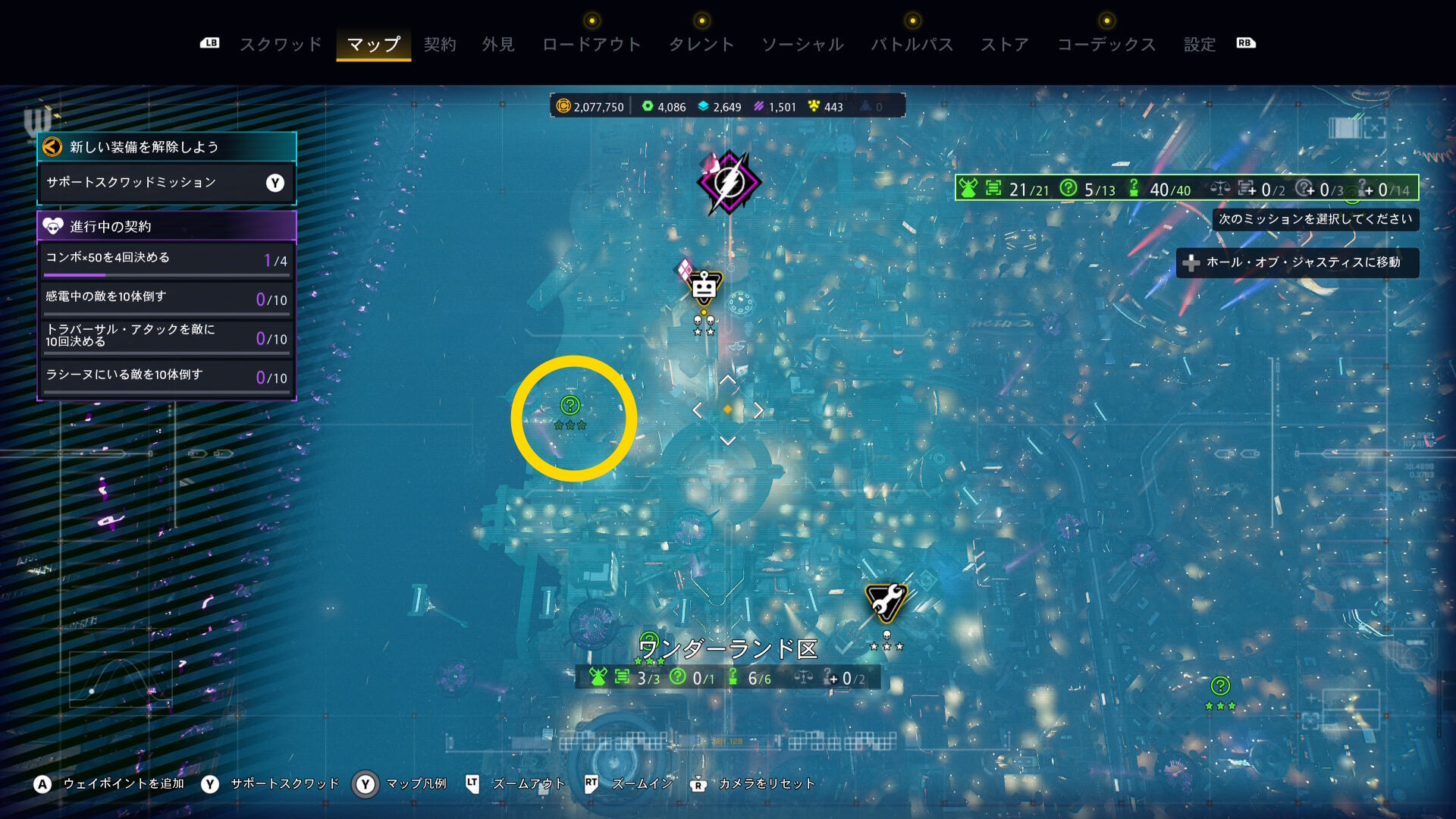Image resolution: width=1456 pixels, height=819 pixels.
Task: Open the タレント tab
Action: (701, 45)
